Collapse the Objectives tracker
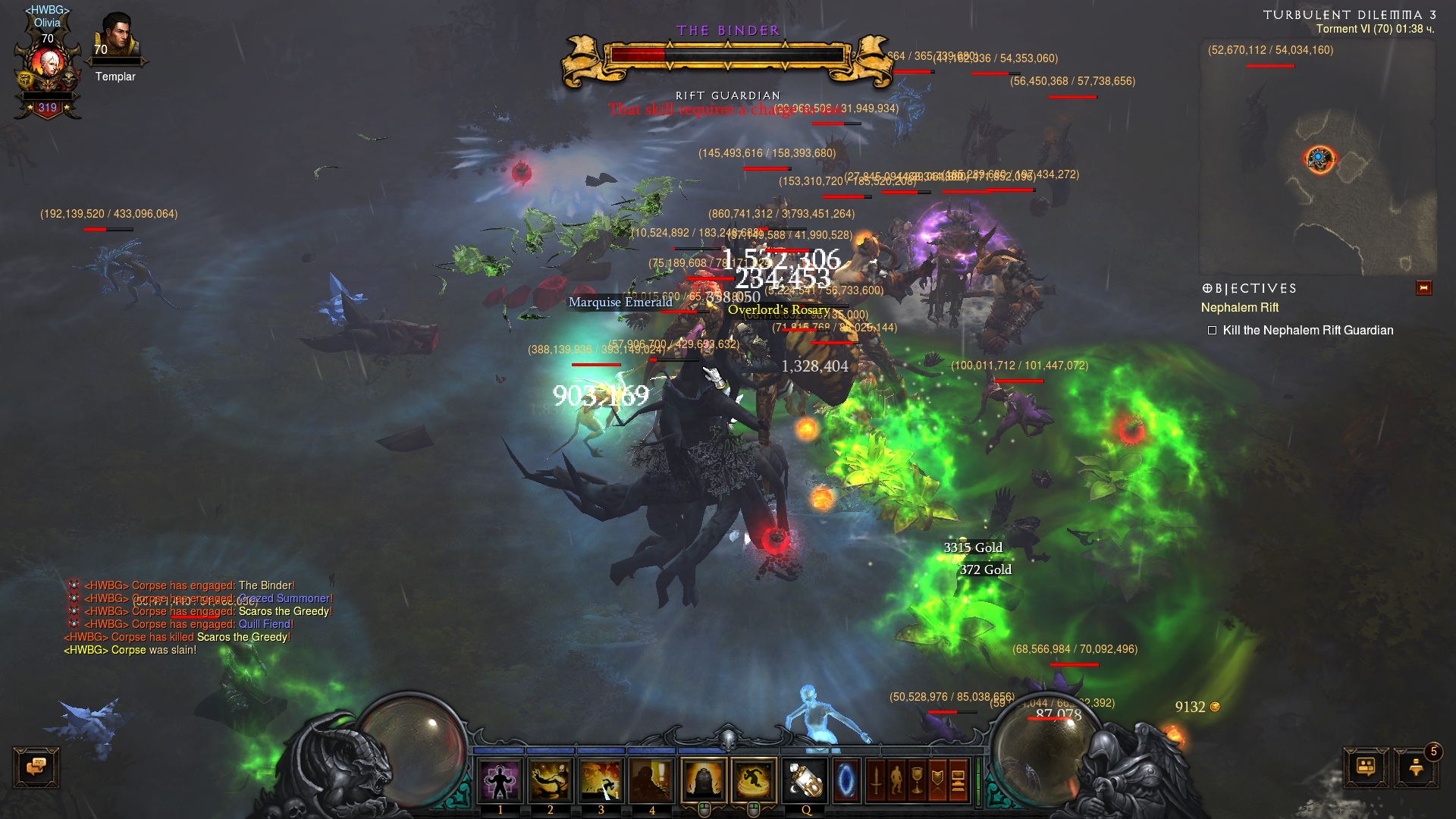 pos(1423,288)
